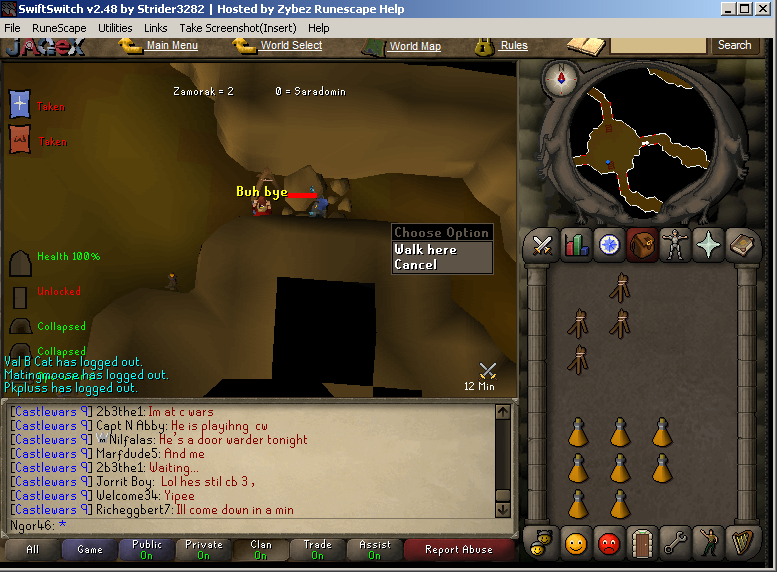Open the magic spellbook tab

(x=742, y=245)
